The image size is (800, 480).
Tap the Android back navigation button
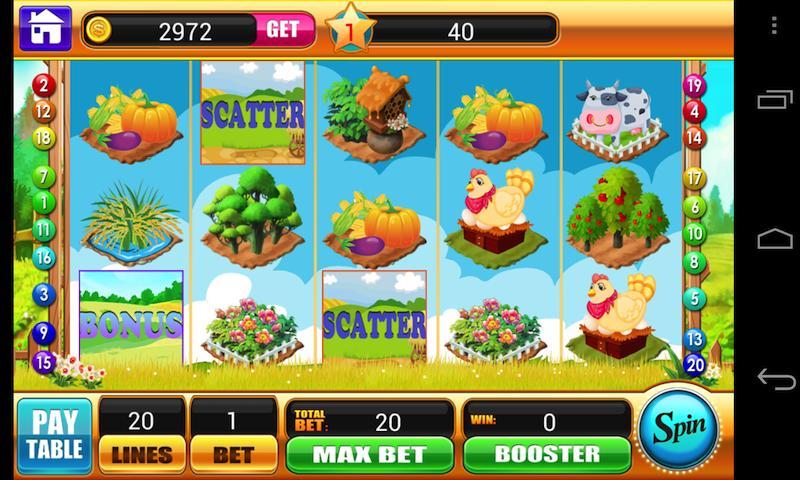pyautogui.click(x=775, y=378)
